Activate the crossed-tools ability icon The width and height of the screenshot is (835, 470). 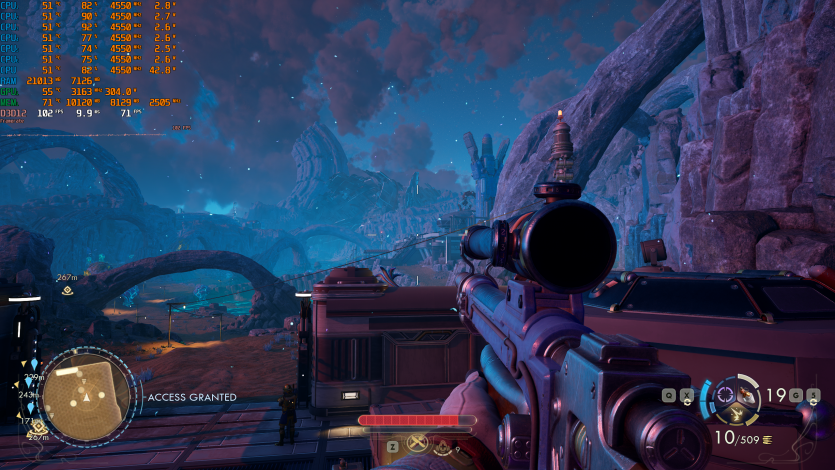click(419, 444)
